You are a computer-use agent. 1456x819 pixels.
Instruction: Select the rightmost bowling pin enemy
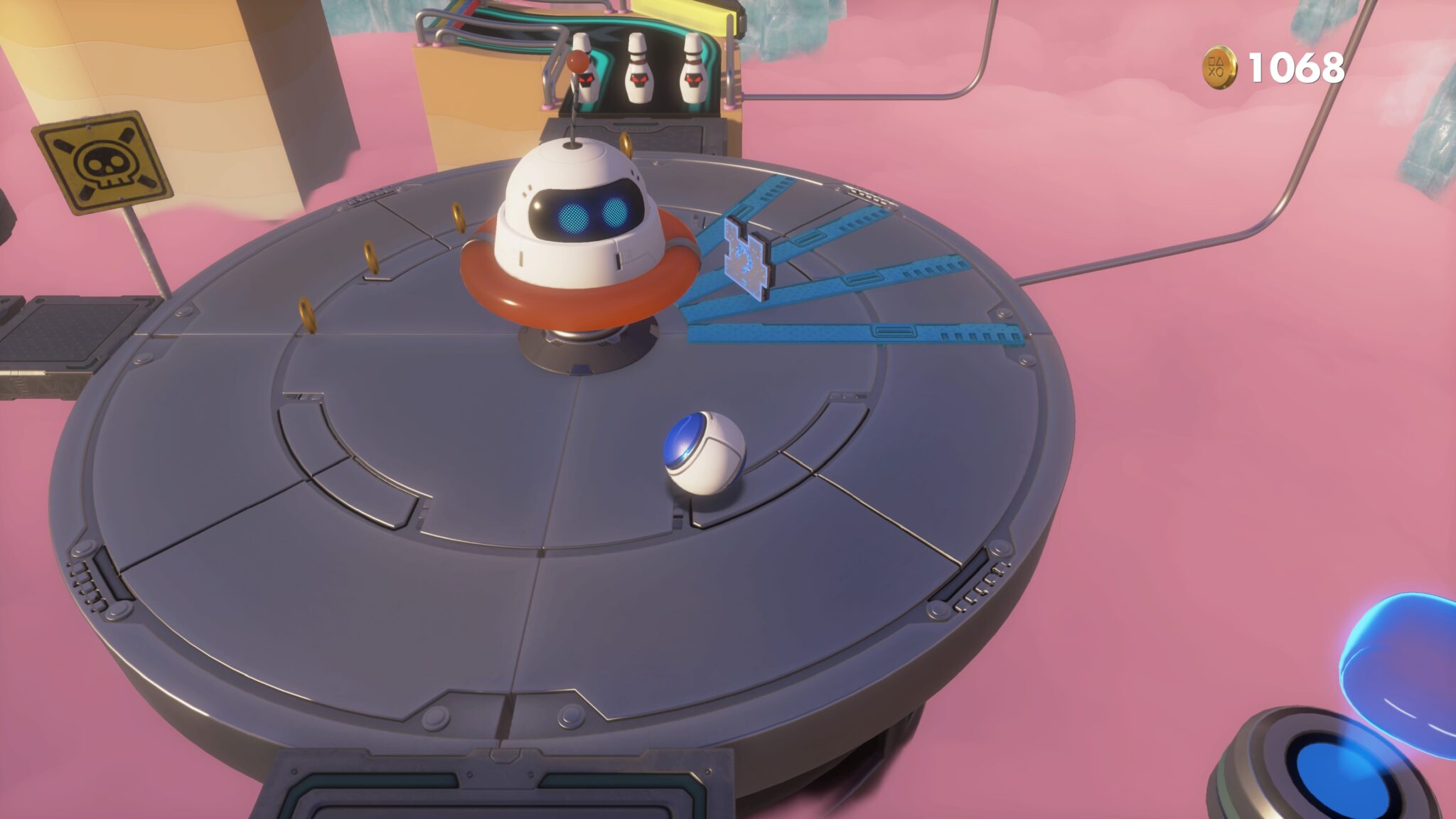point(695,71)
